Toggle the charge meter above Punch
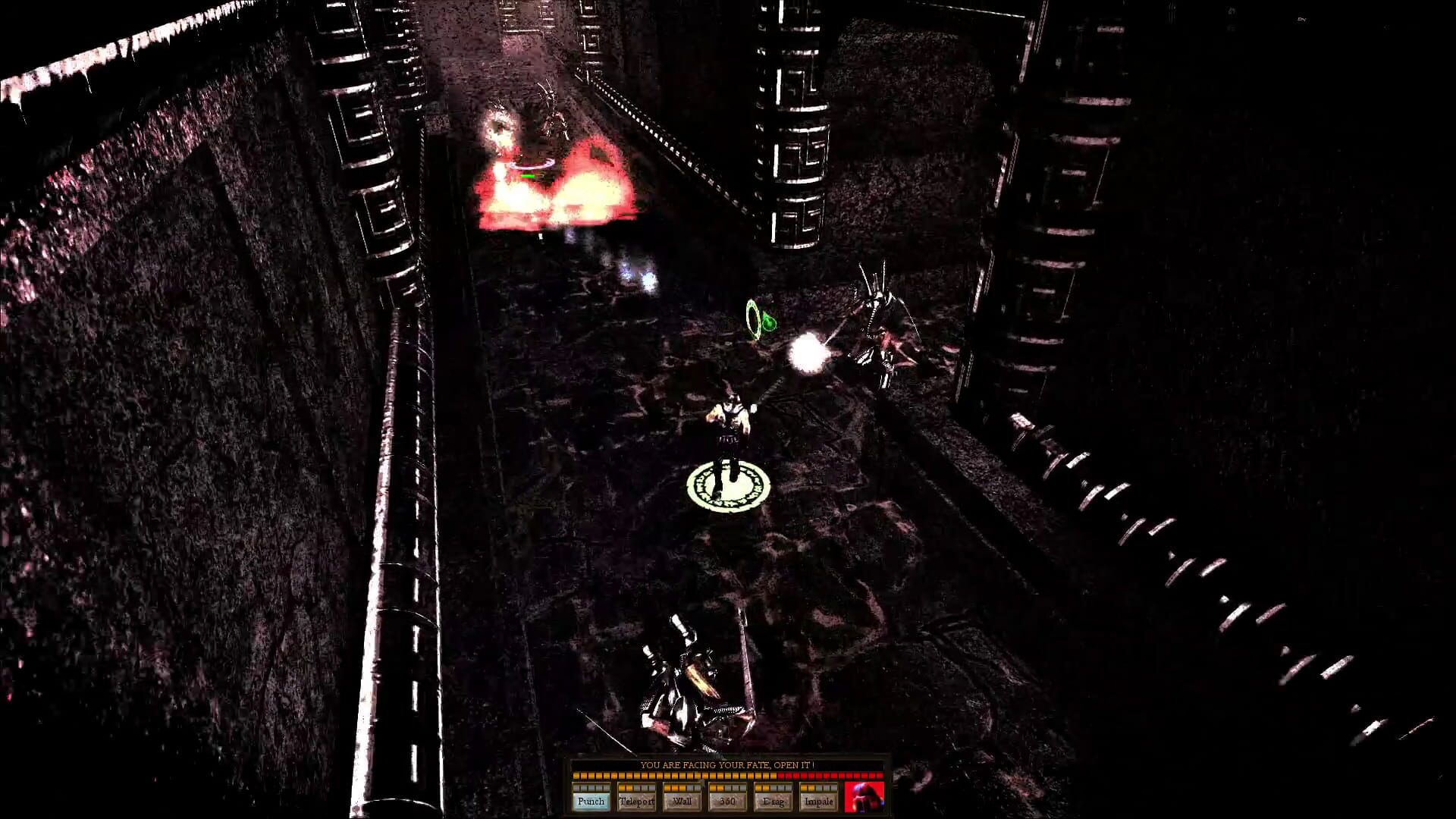The image size is (1456, 819). click(x=591, y=789)
